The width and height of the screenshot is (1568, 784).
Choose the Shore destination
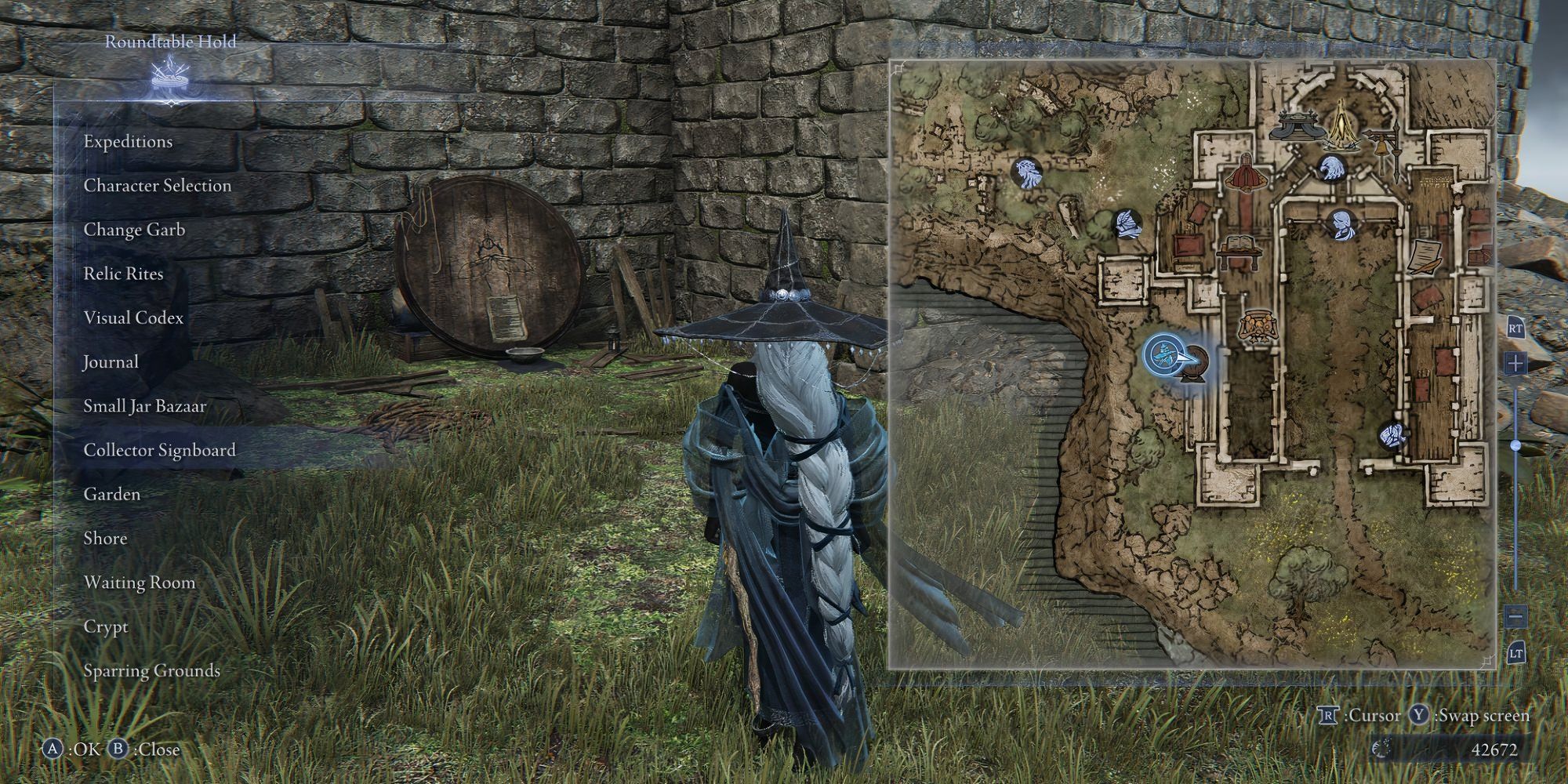coord(105,539)
